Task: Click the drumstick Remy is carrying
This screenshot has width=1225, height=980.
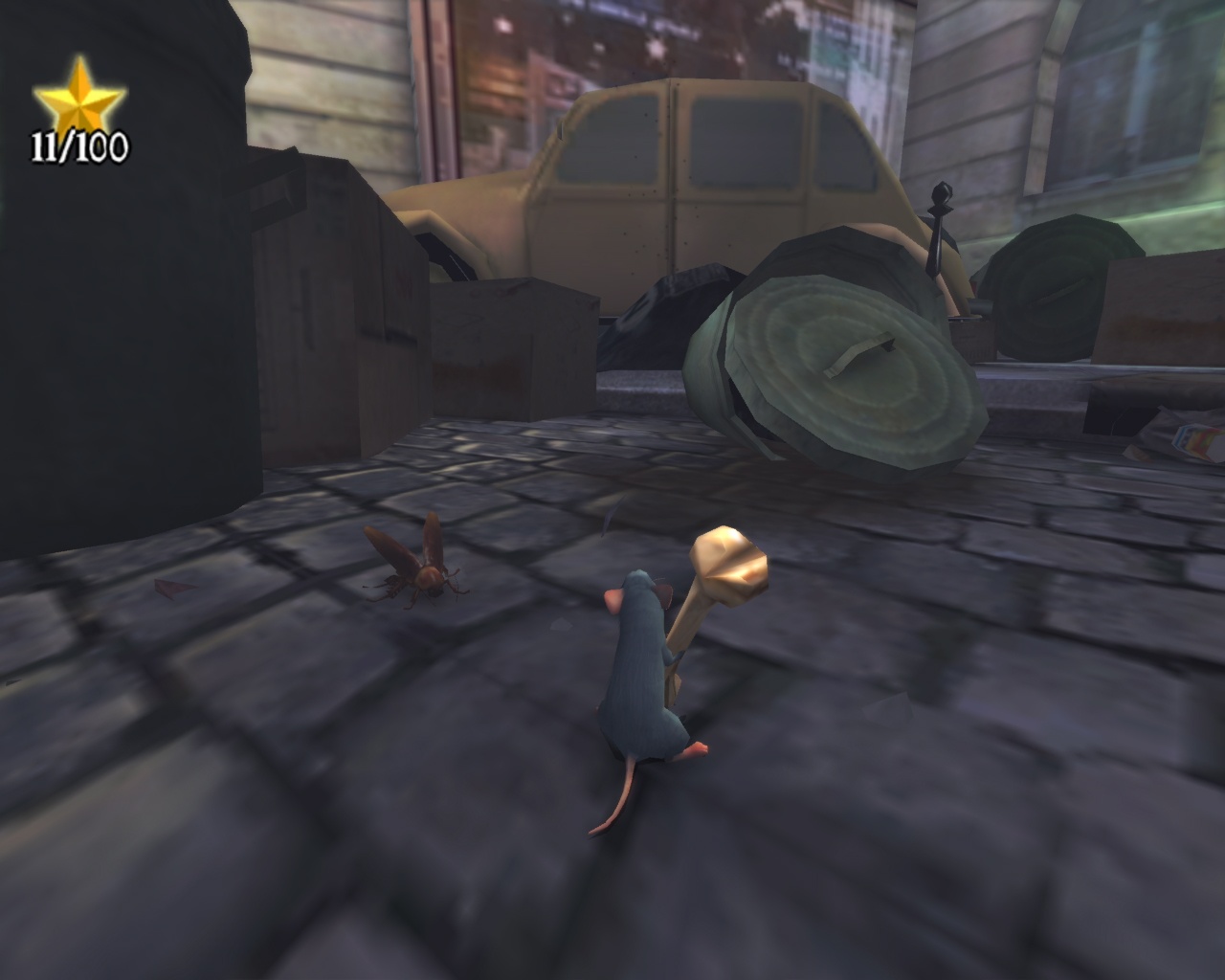Action: (725, 565)
